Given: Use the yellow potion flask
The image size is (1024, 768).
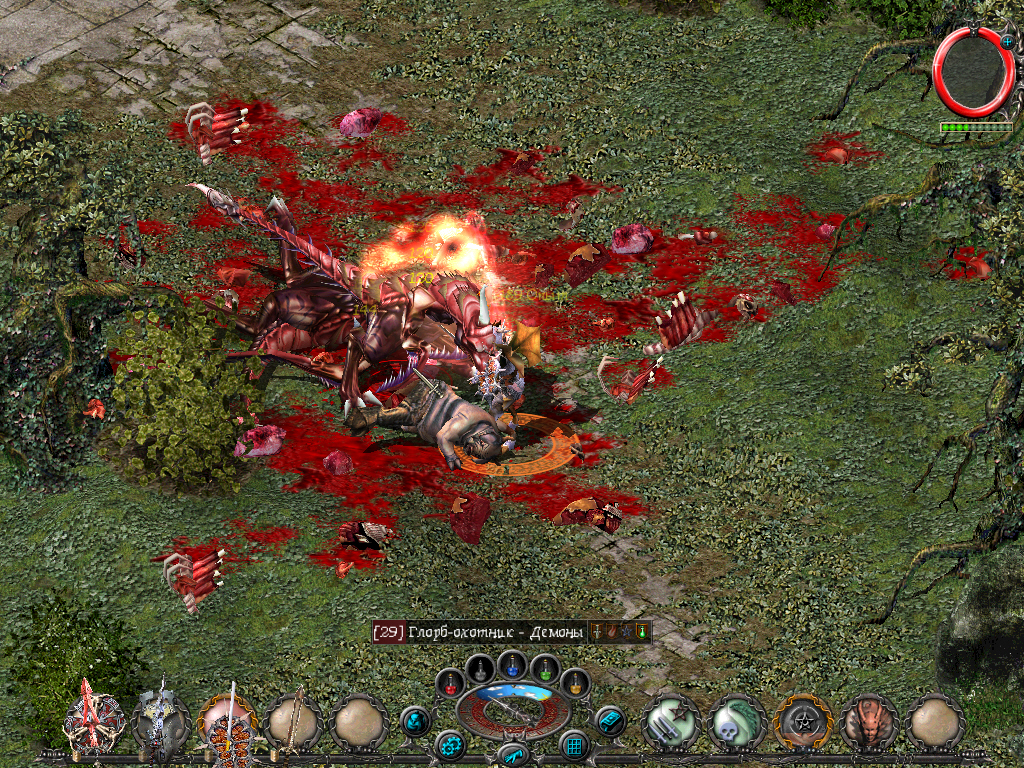Looking at the screenshot, I should click(574, 683).
